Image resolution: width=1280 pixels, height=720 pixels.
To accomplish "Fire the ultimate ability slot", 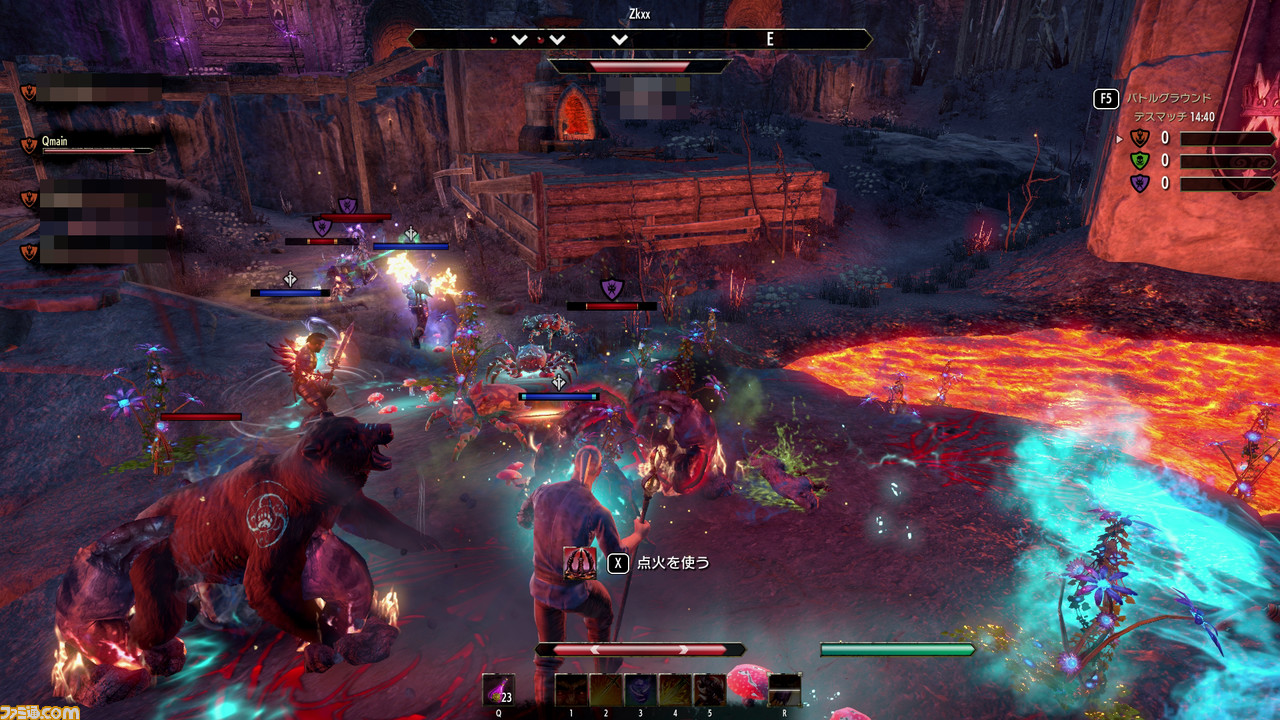I will click(784, 689).
